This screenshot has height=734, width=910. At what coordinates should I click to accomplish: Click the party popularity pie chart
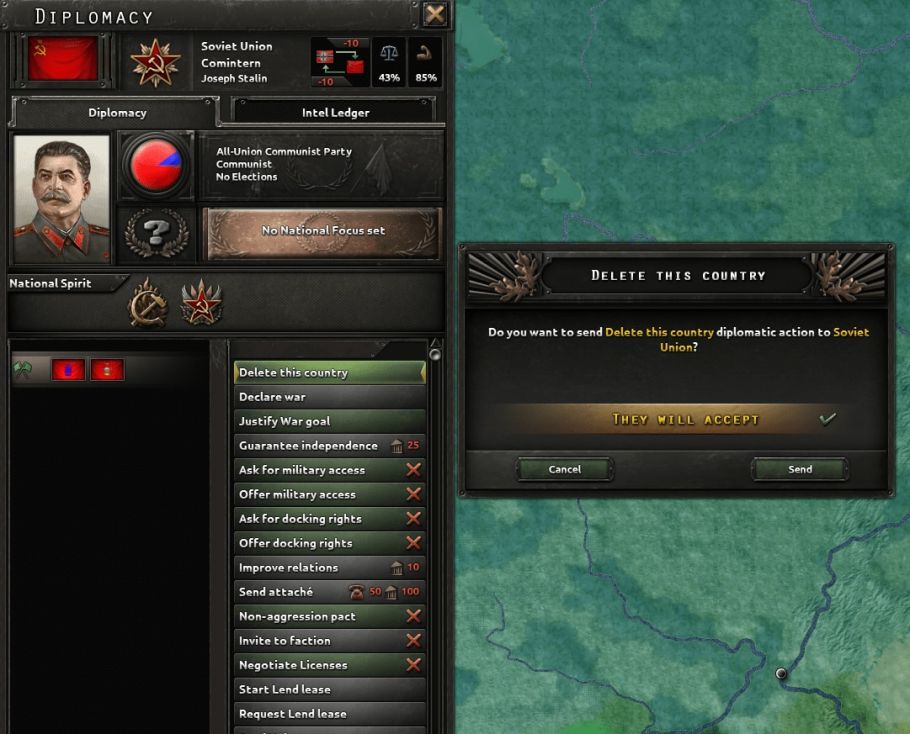(156, 164)
